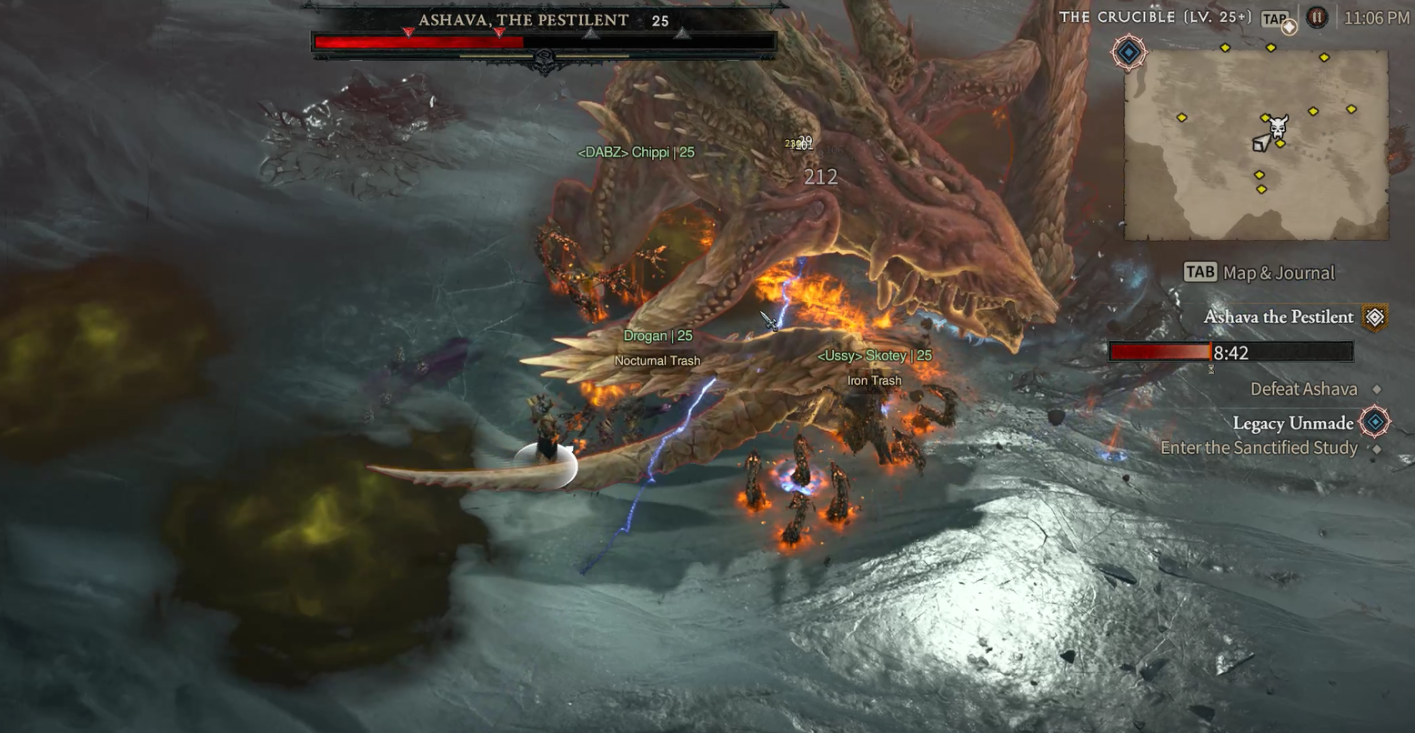Click the round red pause icon beside the clock

1317,18
